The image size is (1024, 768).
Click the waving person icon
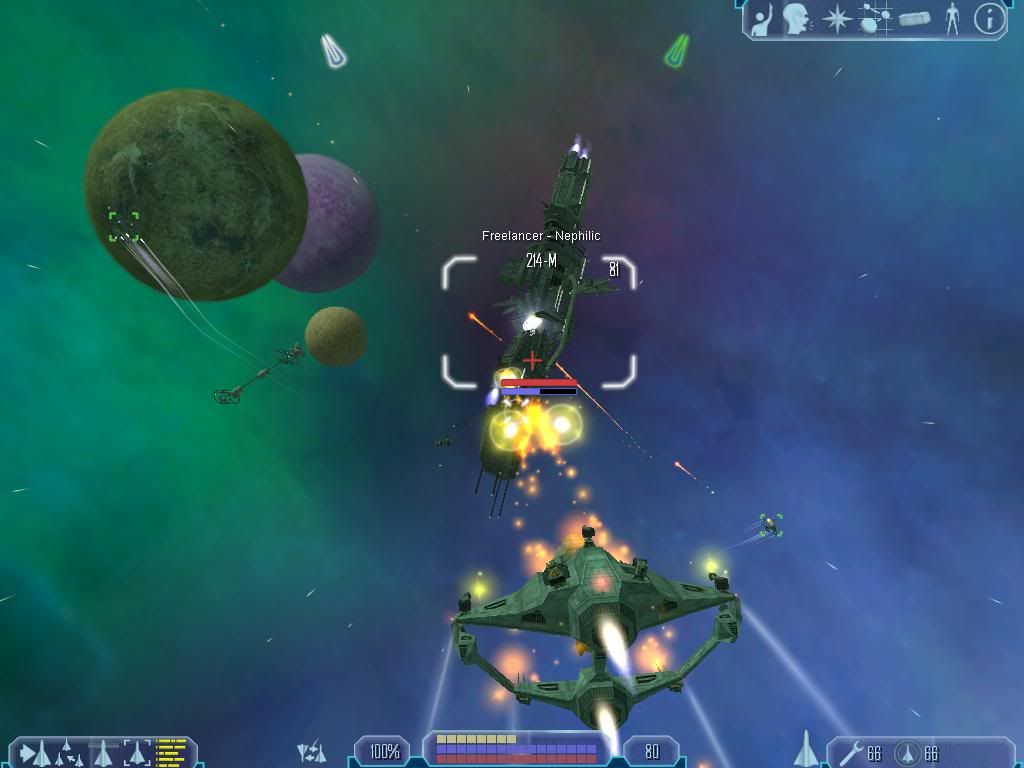click(763, 18)
